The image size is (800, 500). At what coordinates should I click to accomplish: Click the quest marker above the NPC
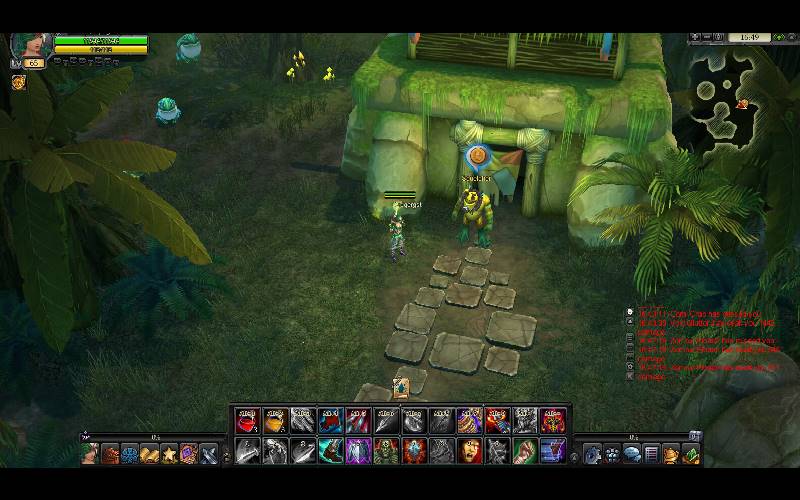coord(478,156)
